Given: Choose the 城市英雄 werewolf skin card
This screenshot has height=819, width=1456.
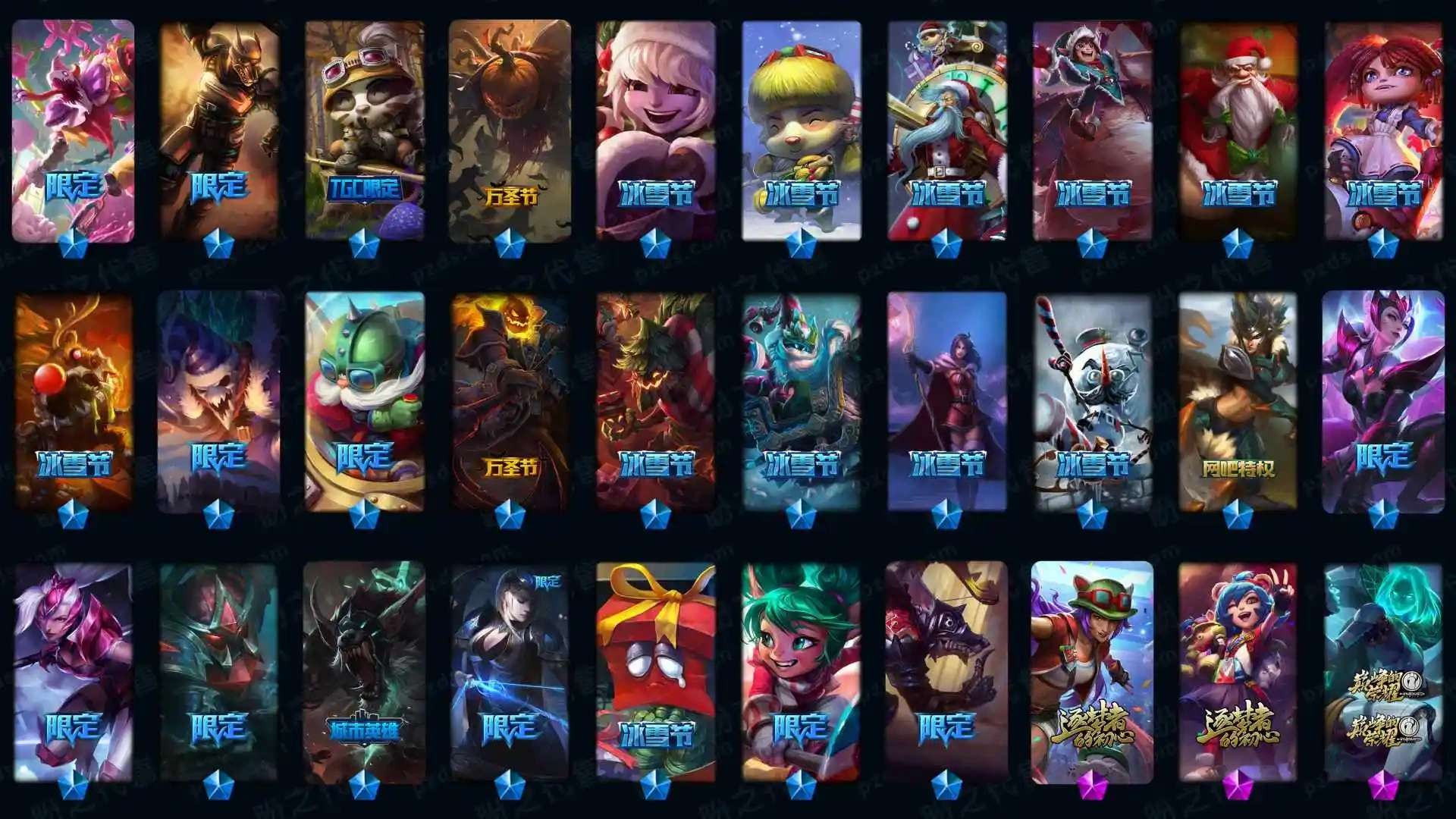Looking at the screenshot, I should pyautogui.click(x=365, y=671).
